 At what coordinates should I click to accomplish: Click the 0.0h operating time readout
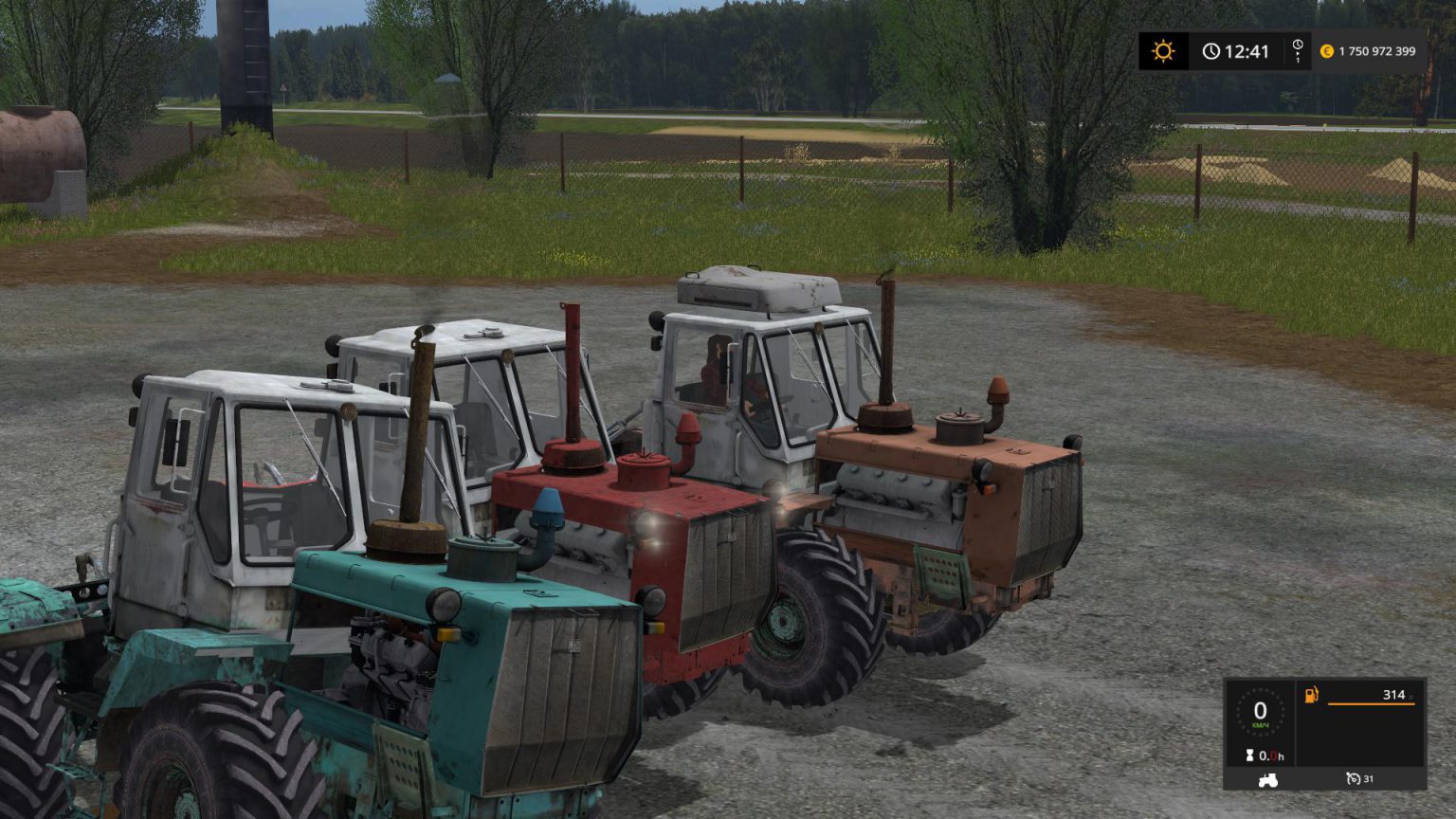[x=1271, y=755]
